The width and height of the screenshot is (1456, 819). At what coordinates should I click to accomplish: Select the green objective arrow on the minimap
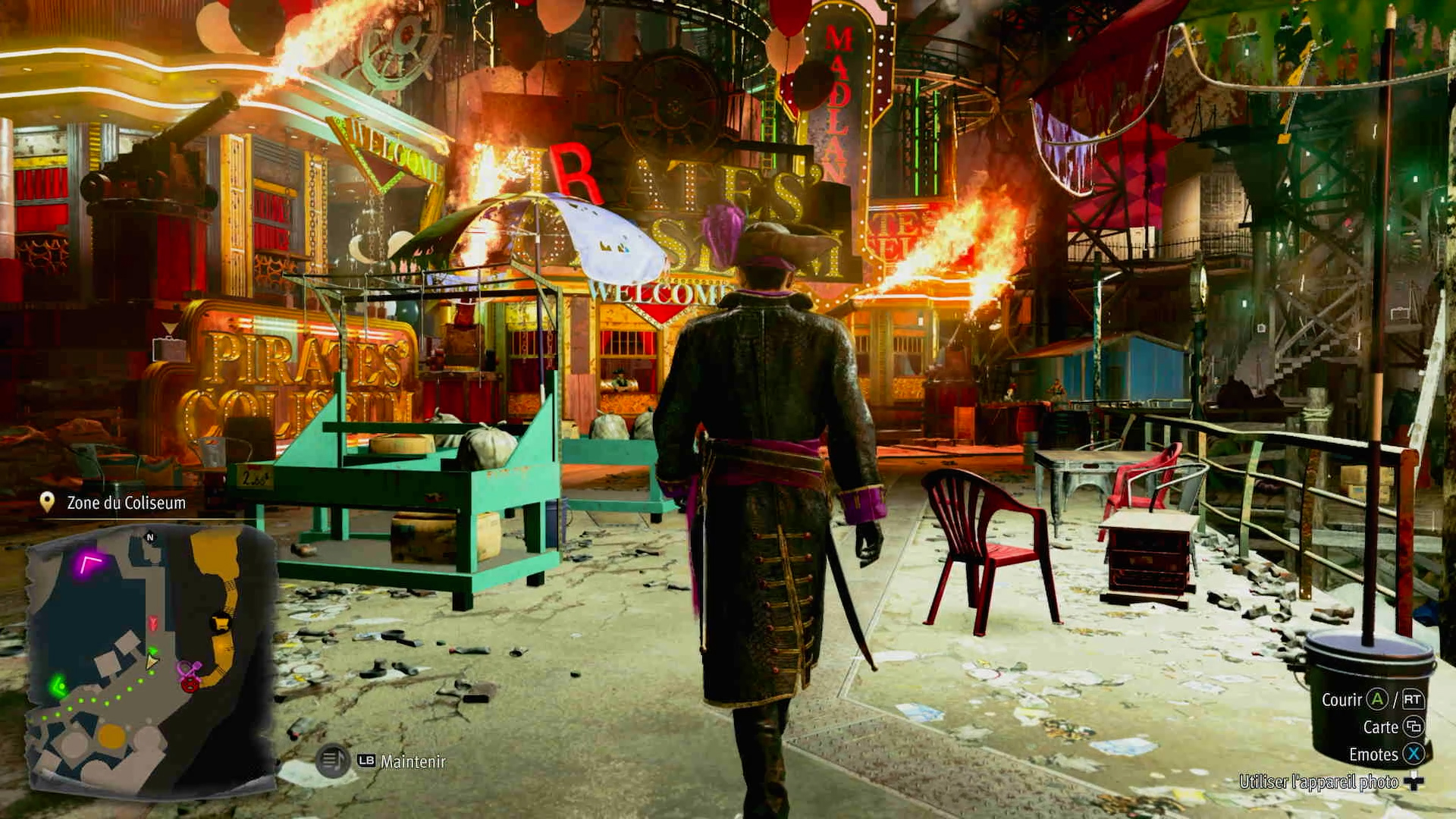(58, 687)
